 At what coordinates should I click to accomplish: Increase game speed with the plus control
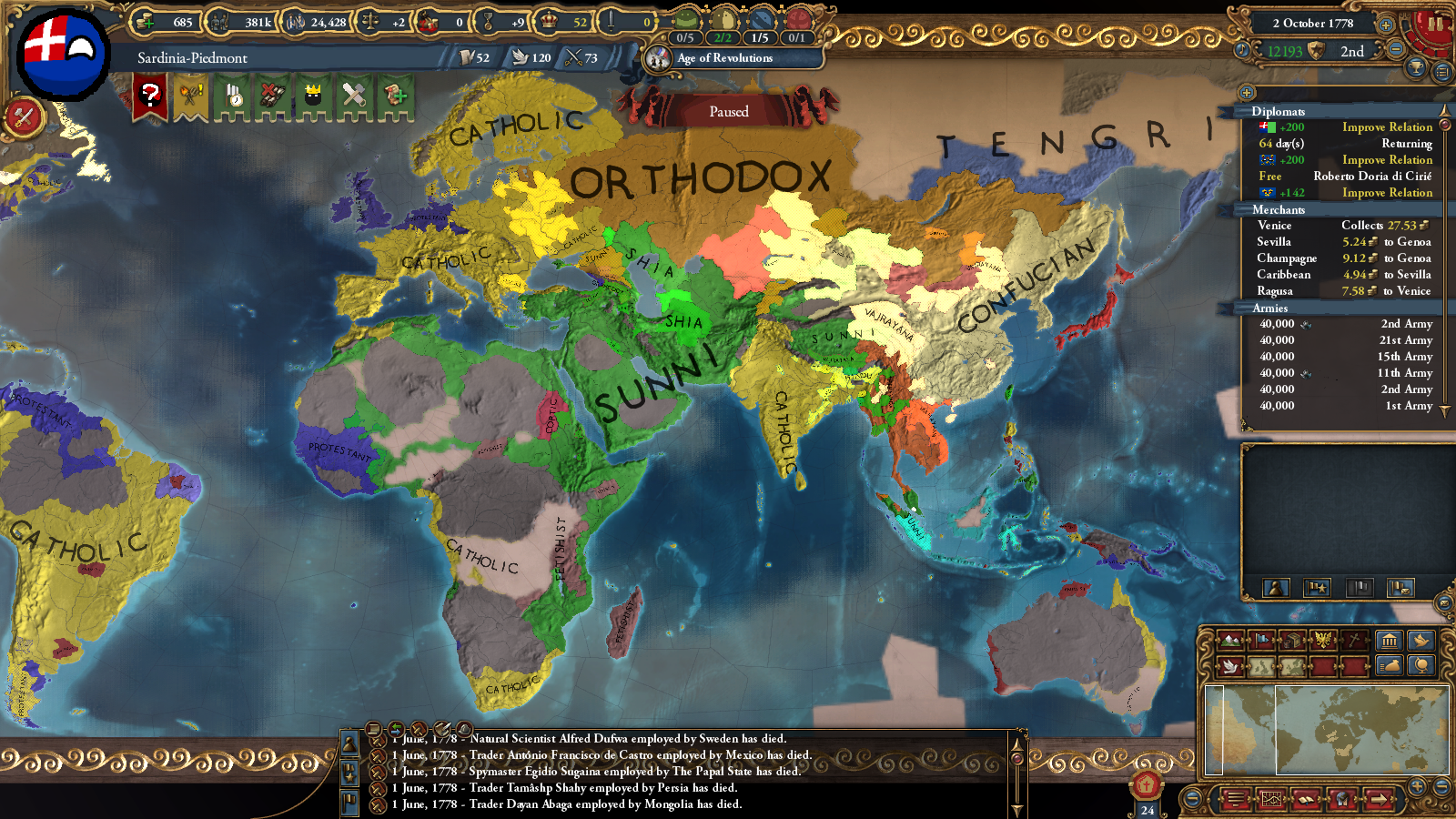[1385, 24]
